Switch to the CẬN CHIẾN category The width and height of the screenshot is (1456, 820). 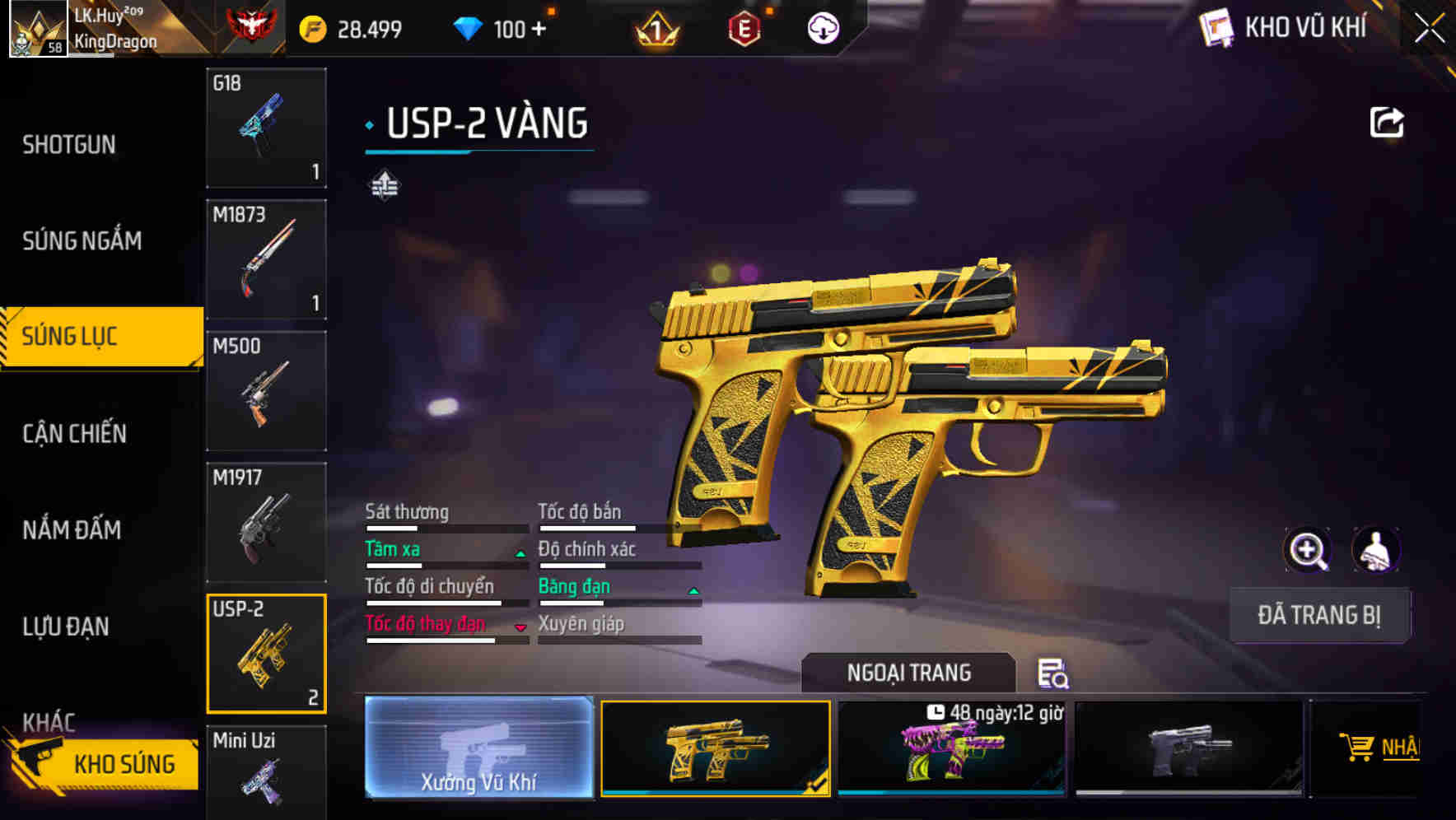point(74,434)
